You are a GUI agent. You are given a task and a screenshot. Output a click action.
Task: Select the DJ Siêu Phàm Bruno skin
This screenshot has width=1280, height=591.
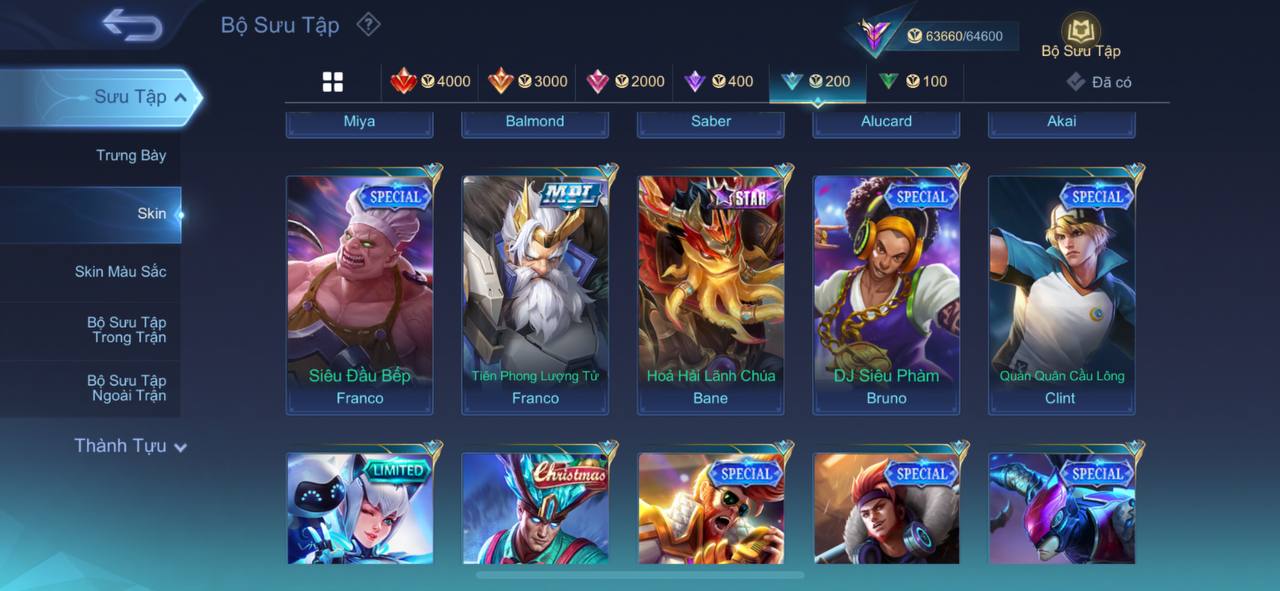887,295
